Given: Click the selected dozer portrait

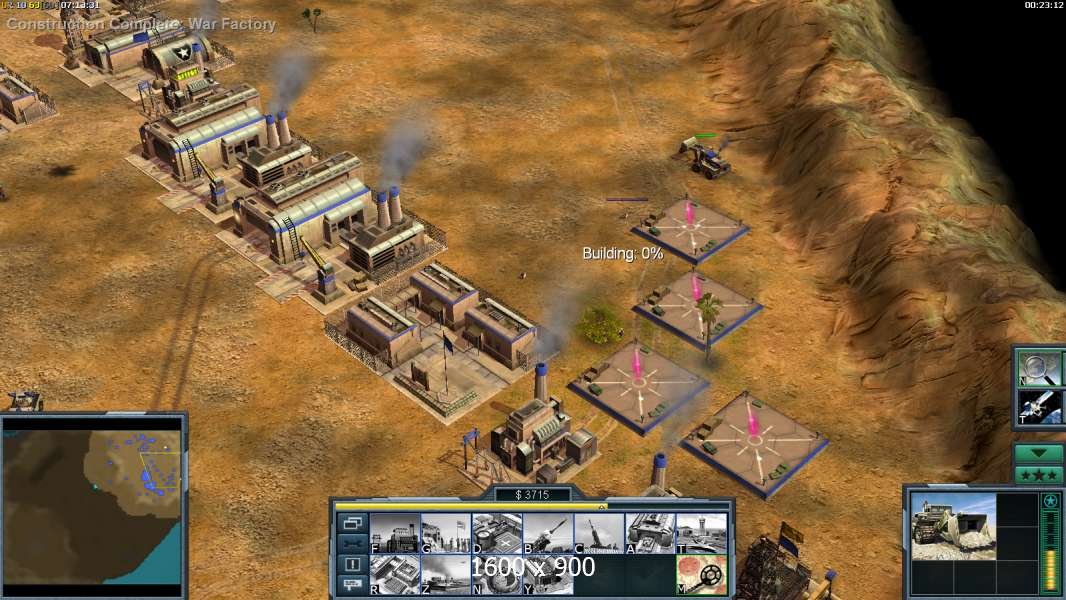Looking at the screenshot, I should coord(953,526).
